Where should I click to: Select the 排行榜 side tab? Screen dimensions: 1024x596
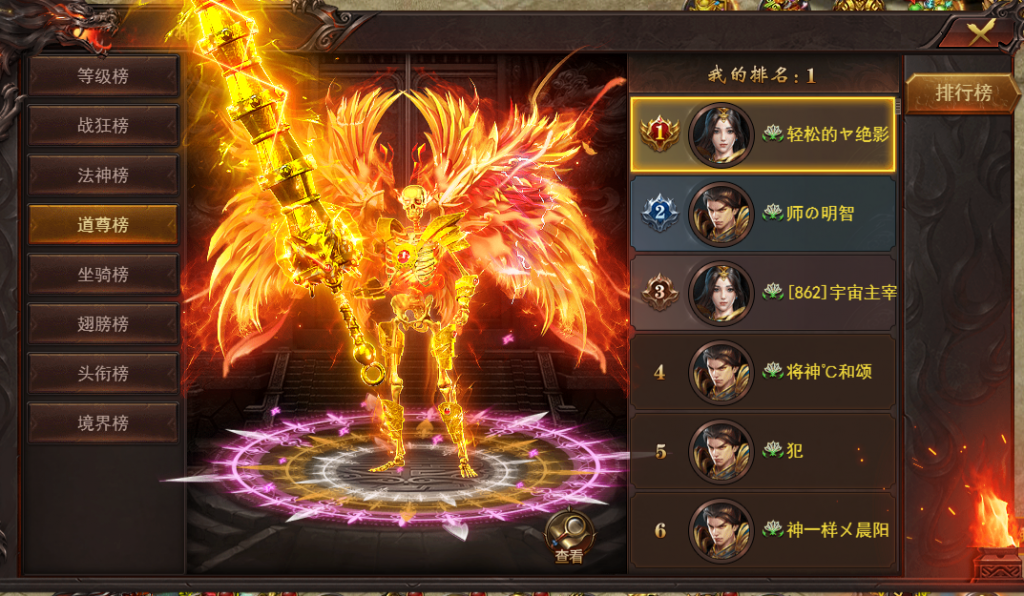963,93
